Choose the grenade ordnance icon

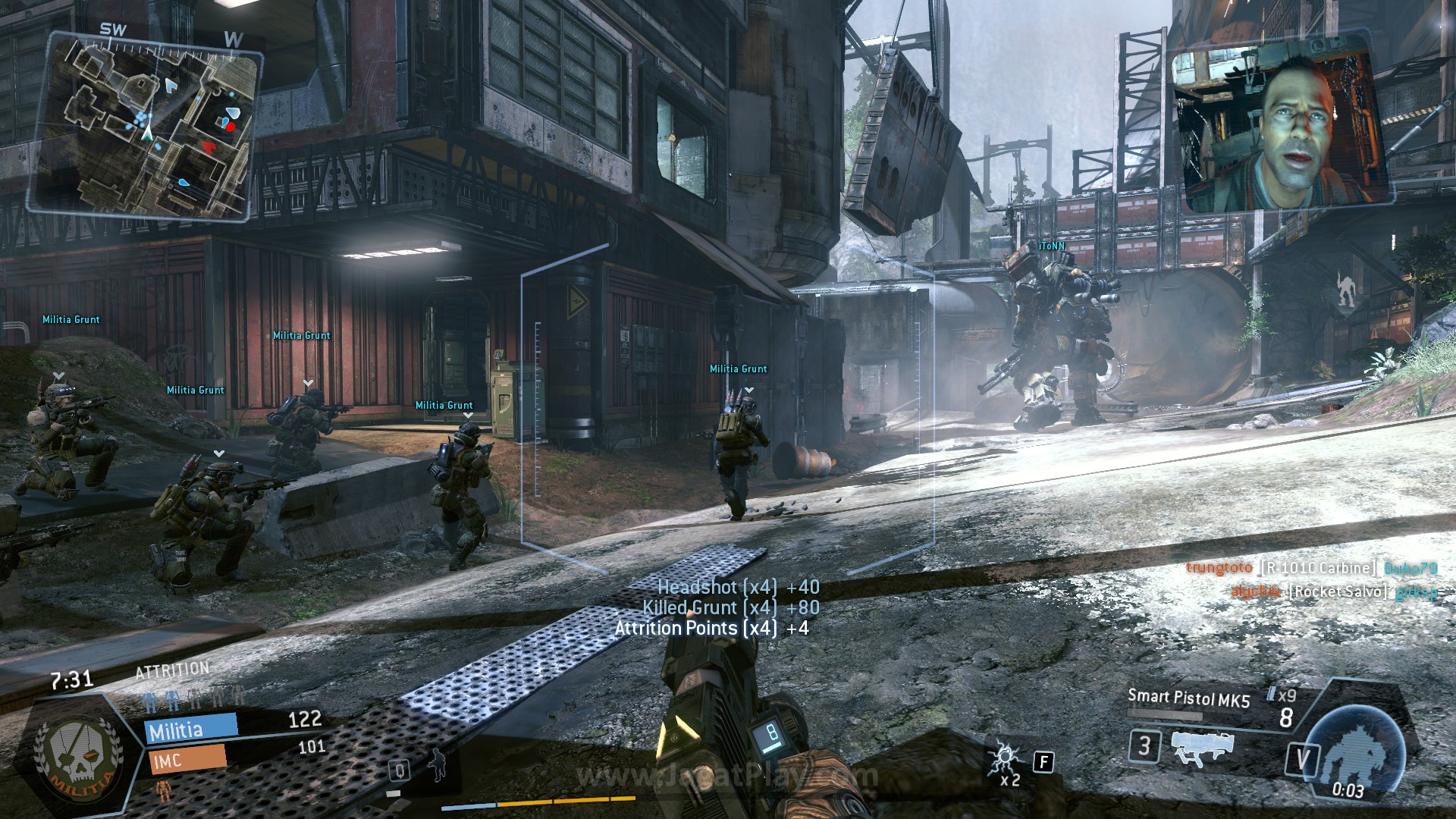[1006, 758]
